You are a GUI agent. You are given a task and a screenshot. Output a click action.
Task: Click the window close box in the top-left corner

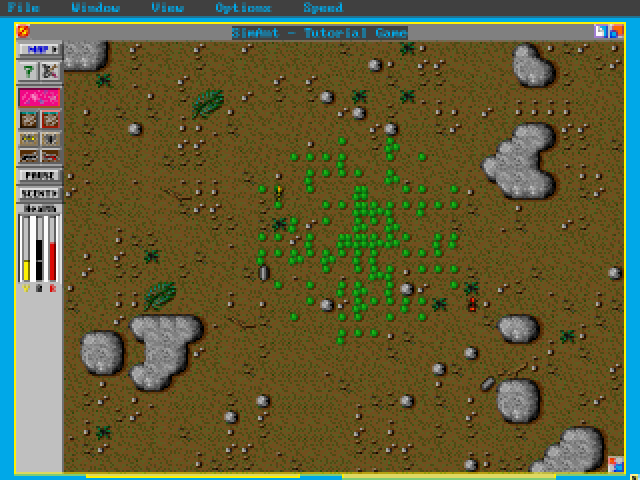(x=23, y=32)
